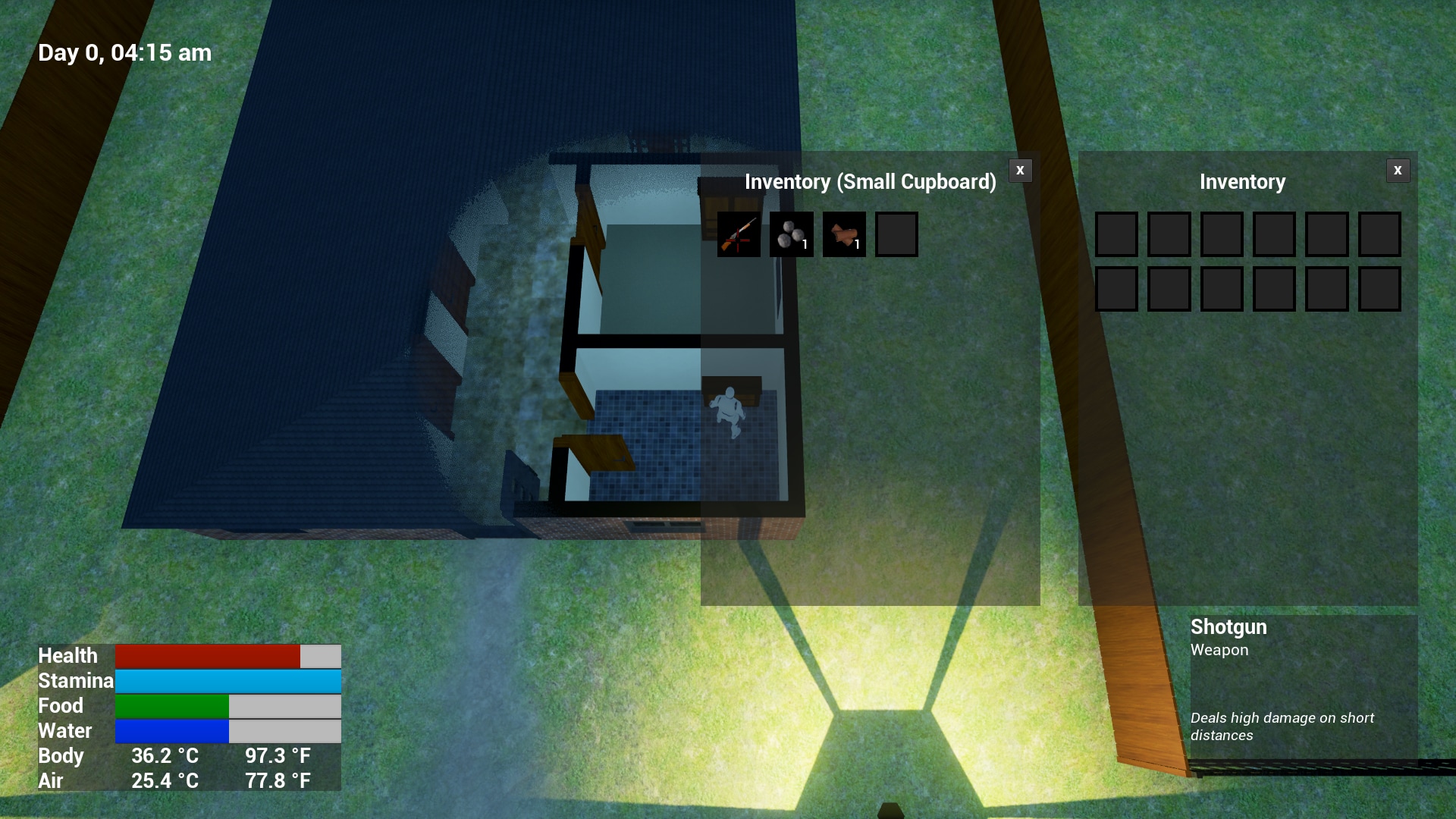The image size is (1456, 819).
Task: Close the Small Cupboard inventory window
Action: click(1020, 171)
